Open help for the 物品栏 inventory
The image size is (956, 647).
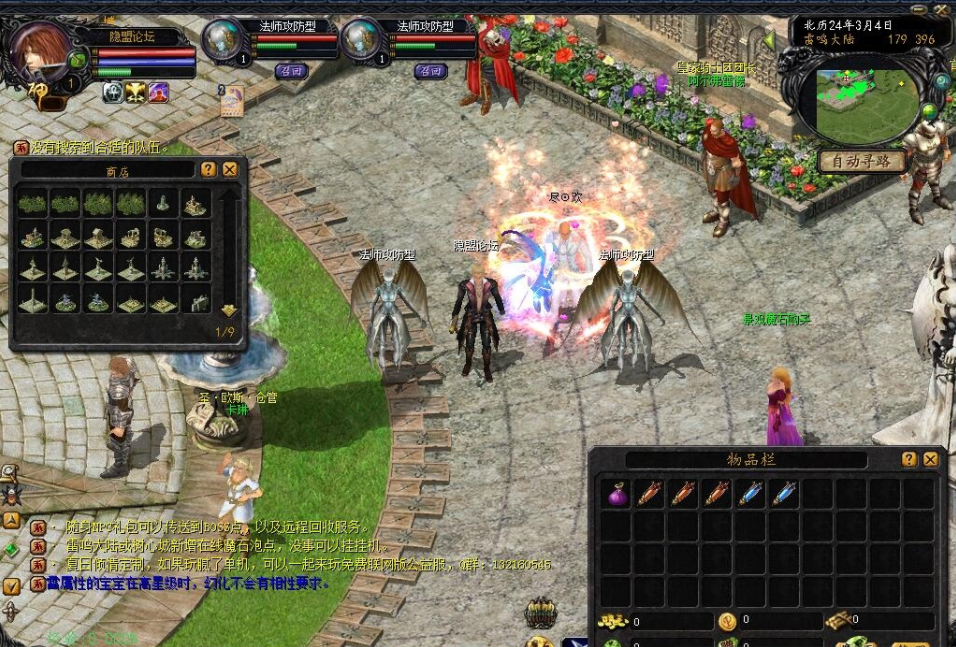click(x=909, y=459)
